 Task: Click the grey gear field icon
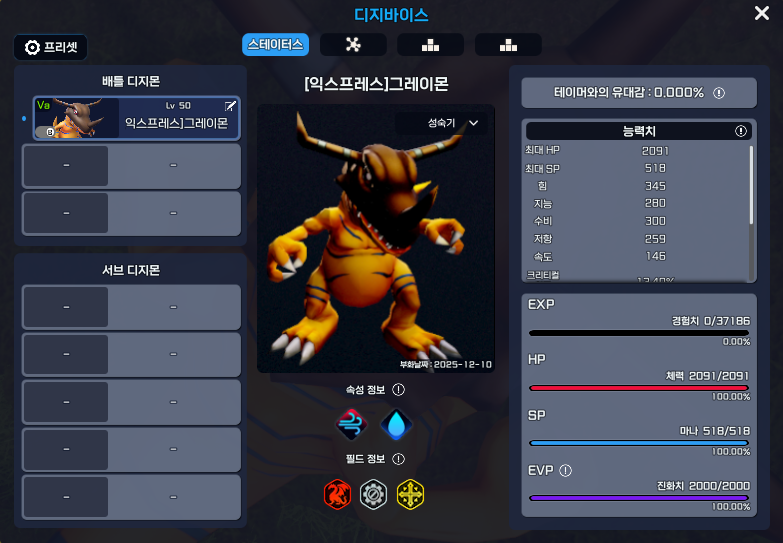374,493
